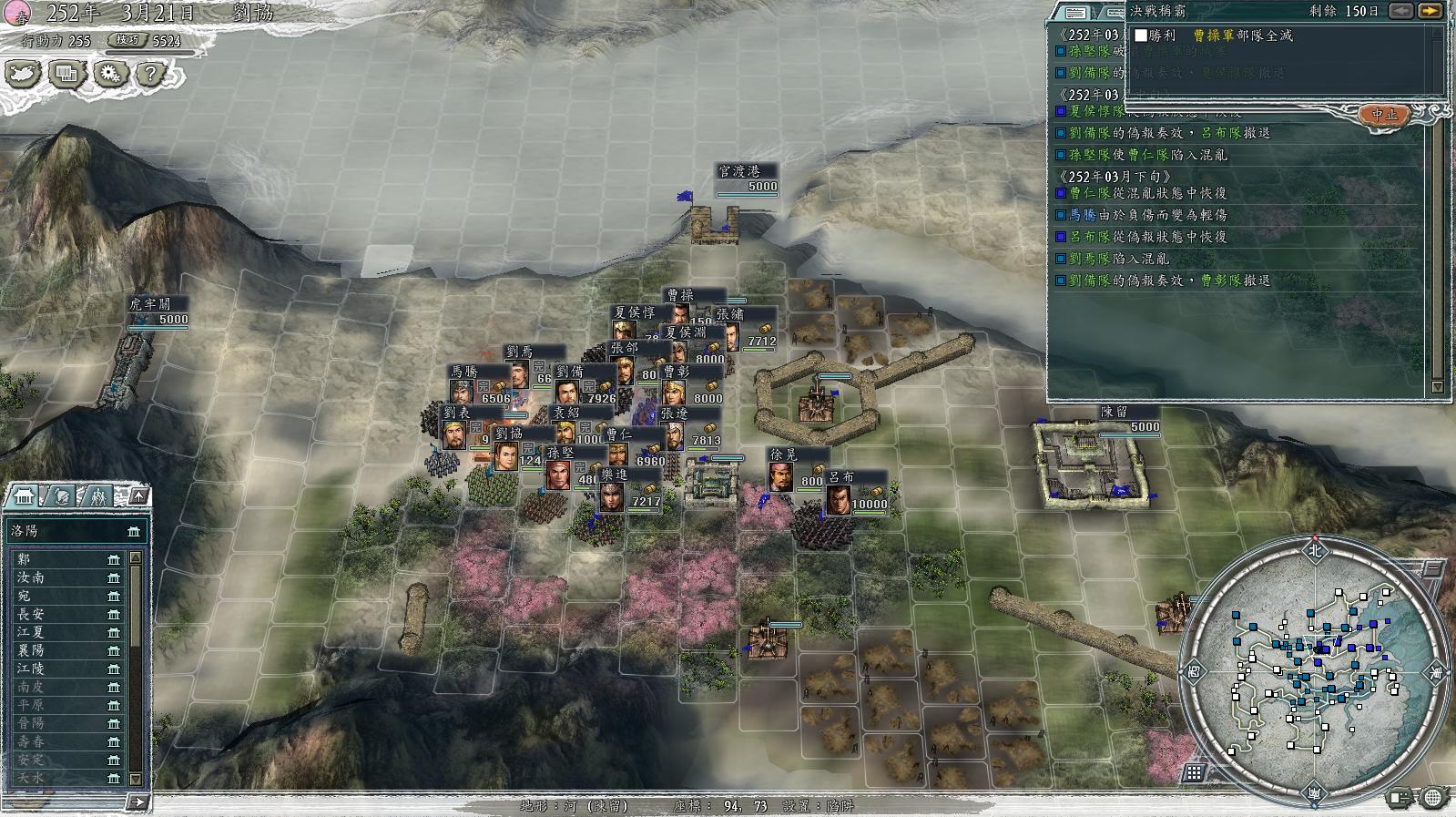Open the grid toggle button beside minimap

[x=1194, y=773]
